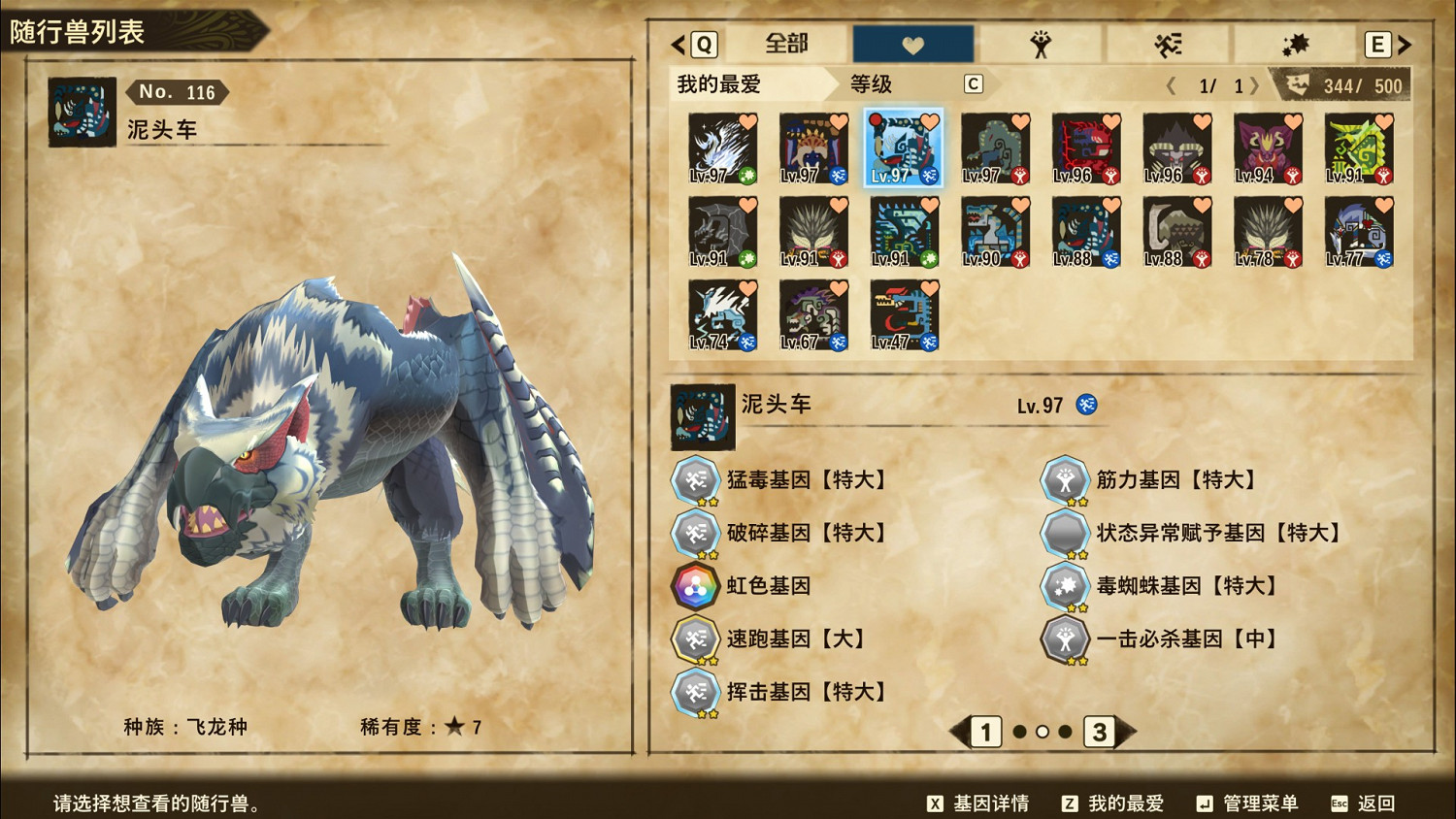Click the right arrow next to gene page 3
This screenshot has height=819, width=1456.
click(x=1124, y=734)
